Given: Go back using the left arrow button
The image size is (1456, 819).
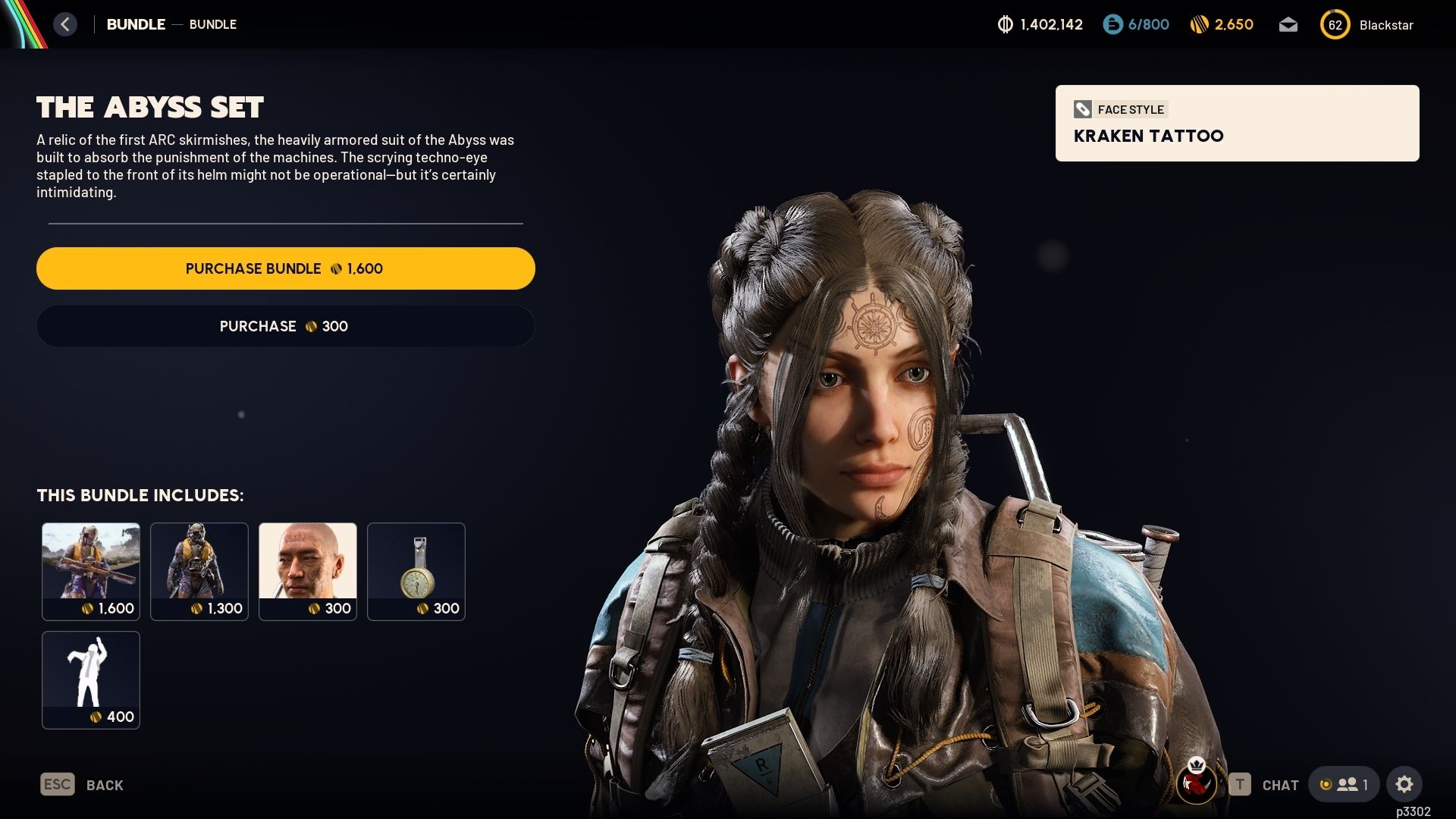Looking at the screenshot, I should [65, 24].
